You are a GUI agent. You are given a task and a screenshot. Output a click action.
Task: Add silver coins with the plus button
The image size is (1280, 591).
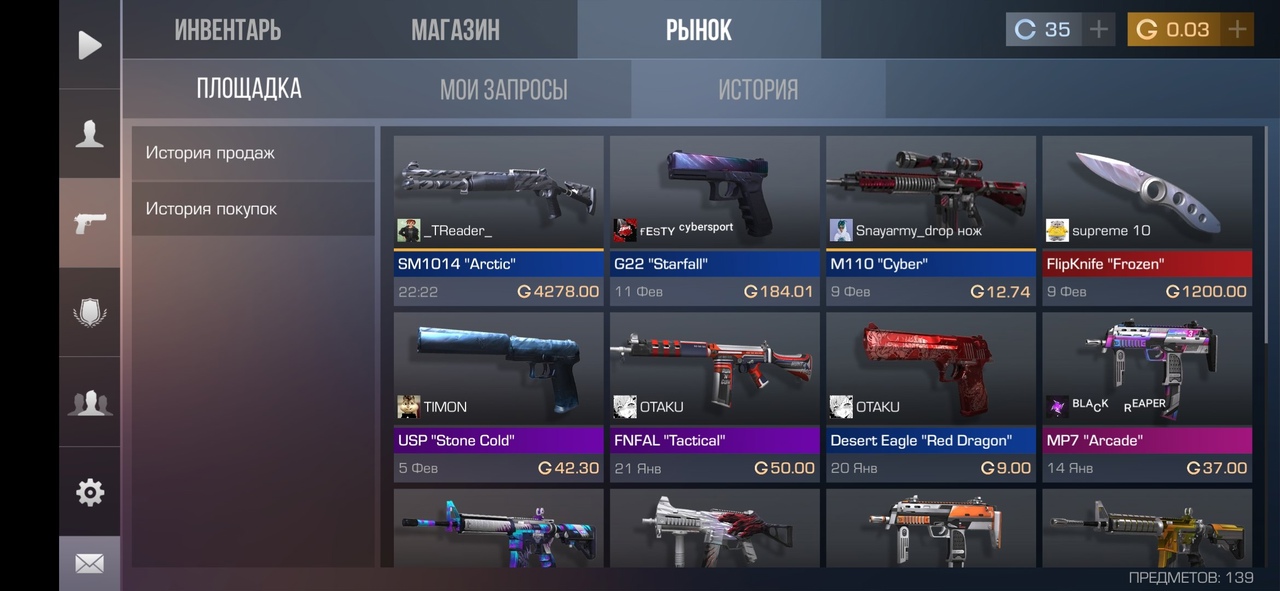pyautogui.click(x=1099, y=30)
